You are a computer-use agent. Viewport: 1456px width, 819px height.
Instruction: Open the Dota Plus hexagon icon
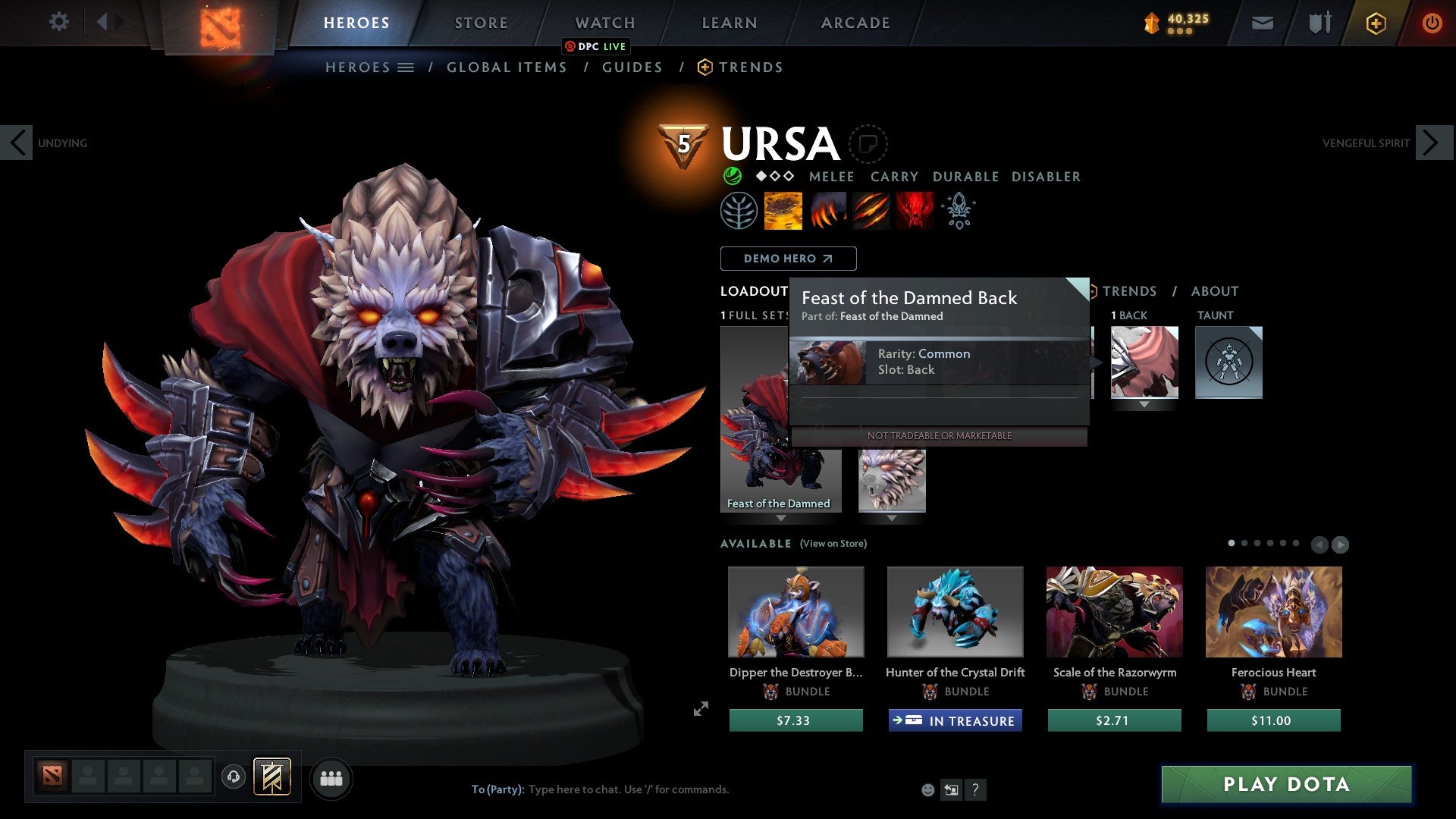point(1375,23)
